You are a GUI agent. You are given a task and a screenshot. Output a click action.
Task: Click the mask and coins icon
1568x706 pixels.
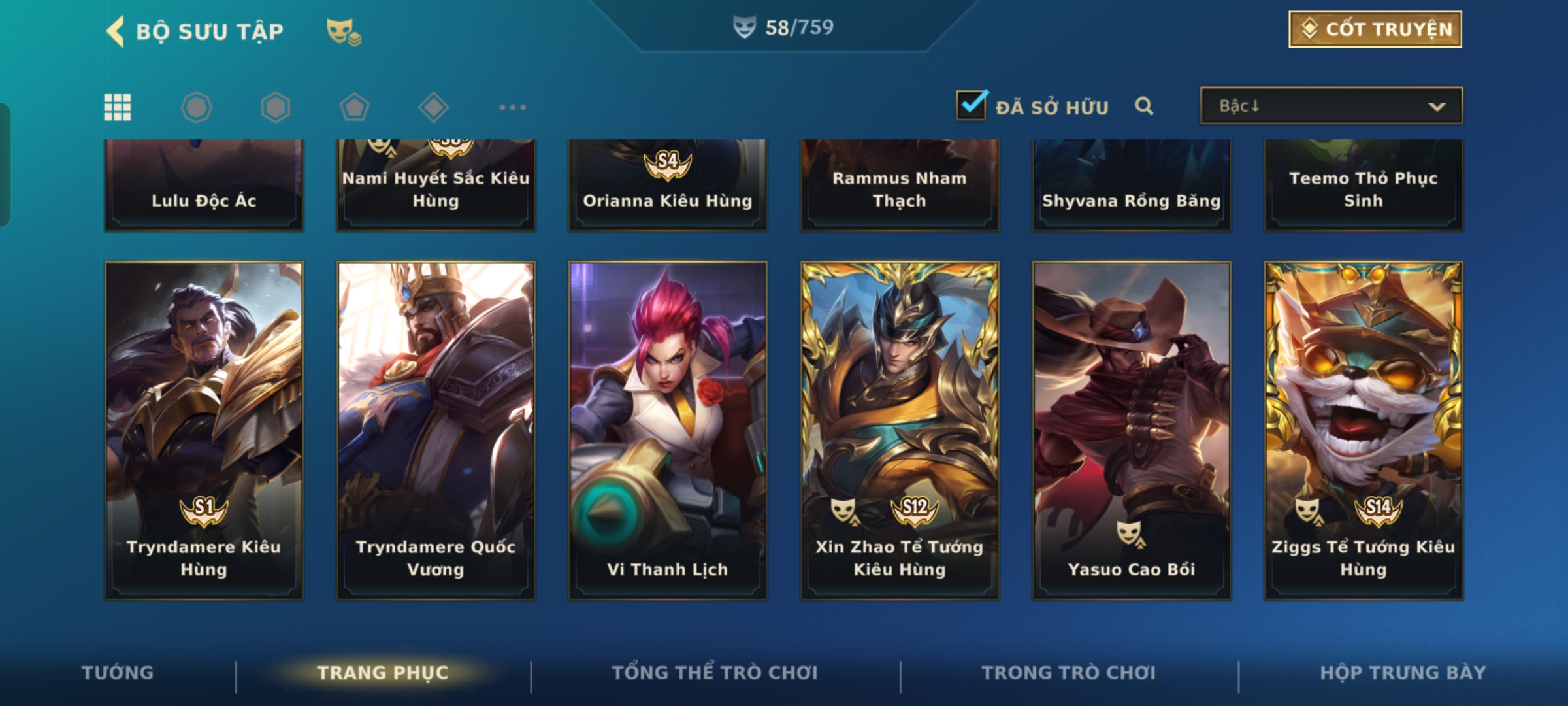(344, 31)
